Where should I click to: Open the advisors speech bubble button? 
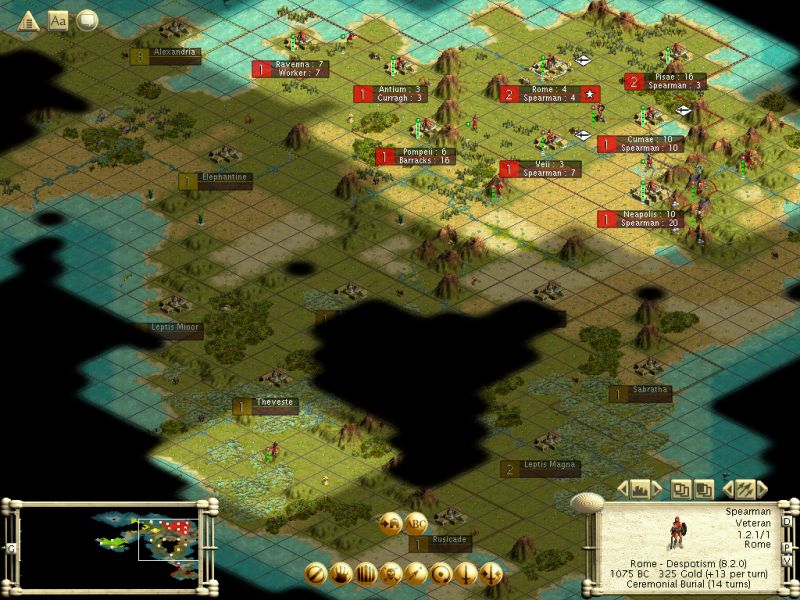pos(87,19)
